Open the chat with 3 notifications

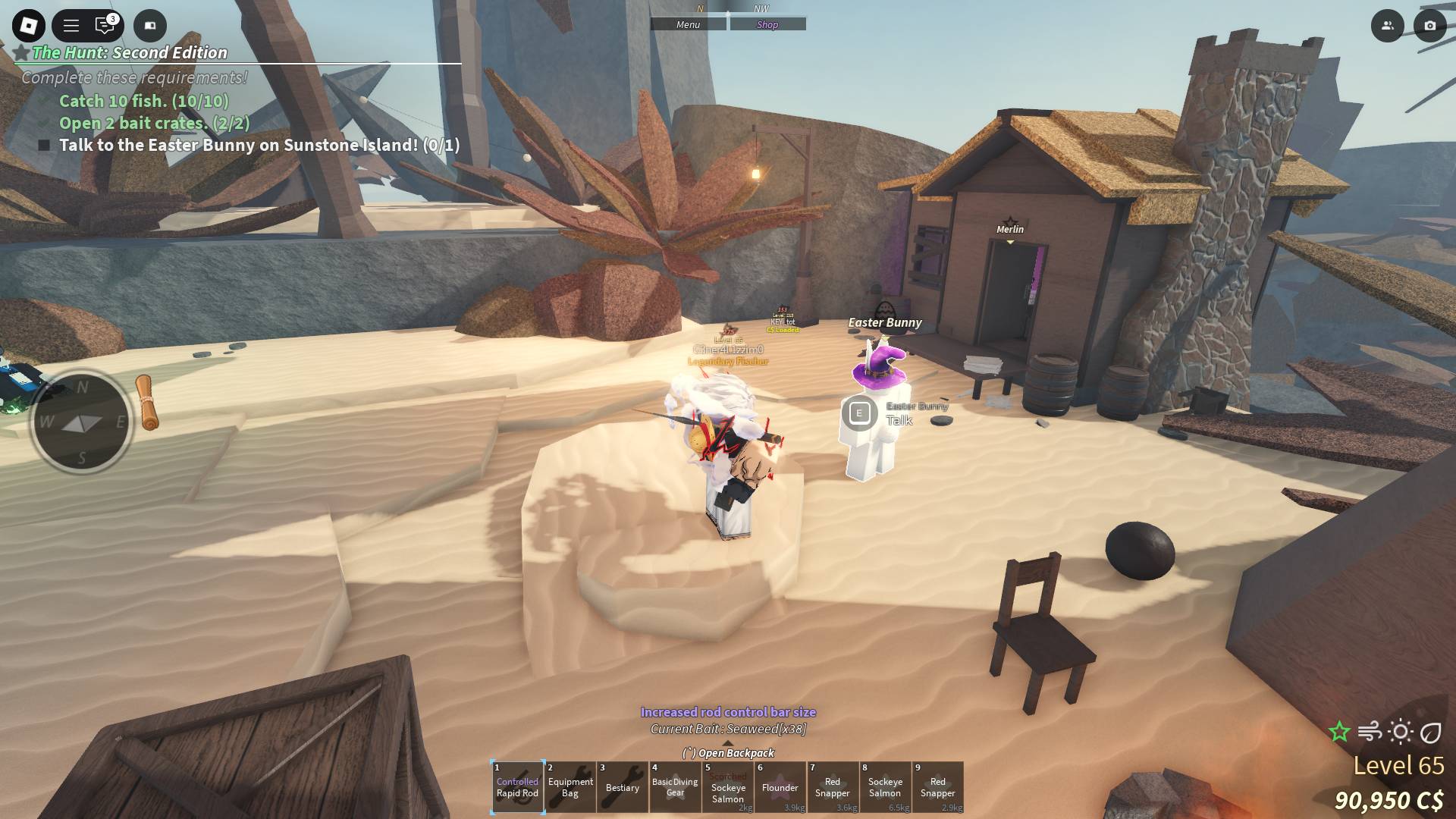click(x=105, y=26)
